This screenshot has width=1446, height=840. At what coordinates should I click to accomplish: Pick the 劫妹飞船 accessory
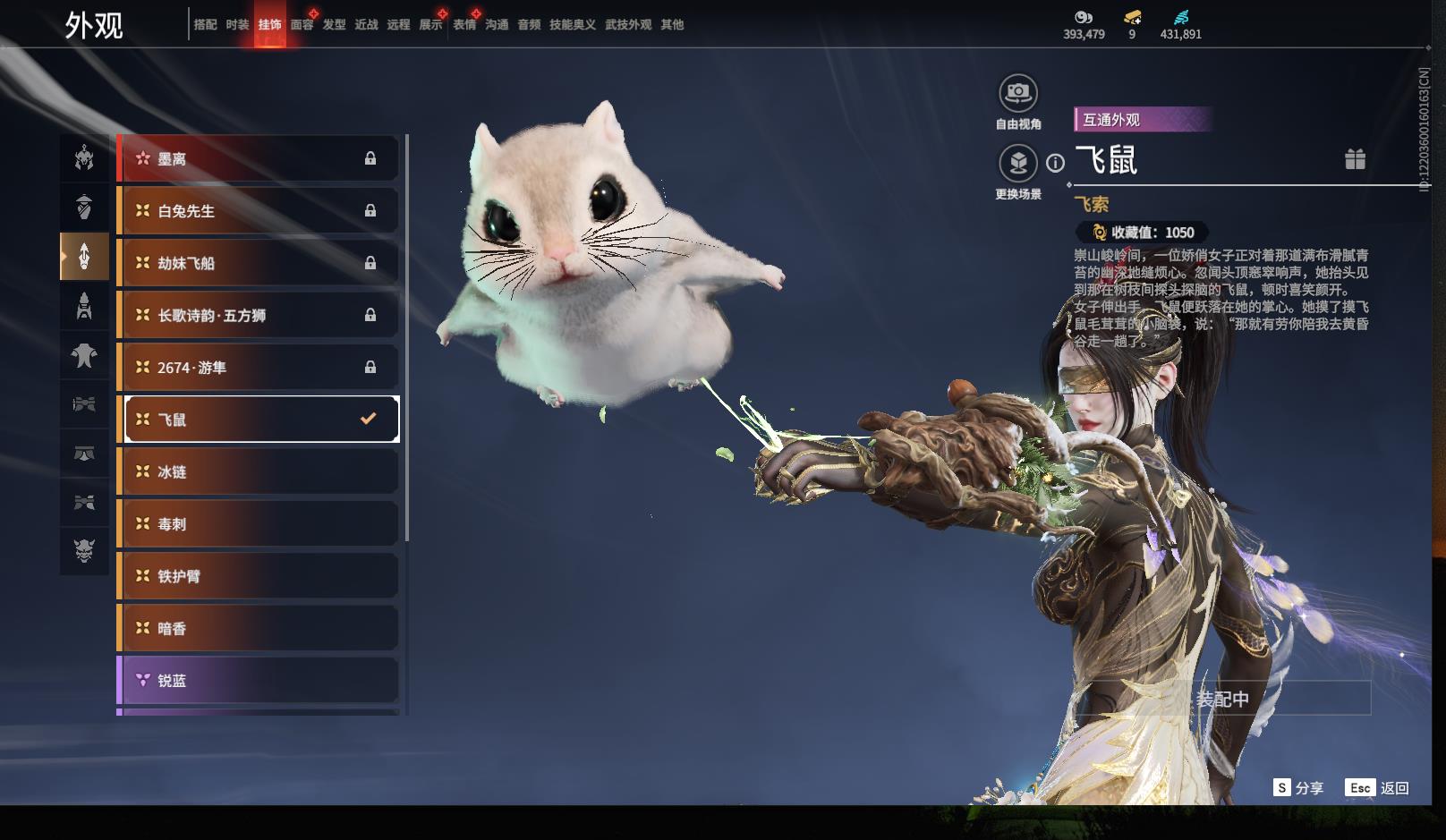coord(258,263)
